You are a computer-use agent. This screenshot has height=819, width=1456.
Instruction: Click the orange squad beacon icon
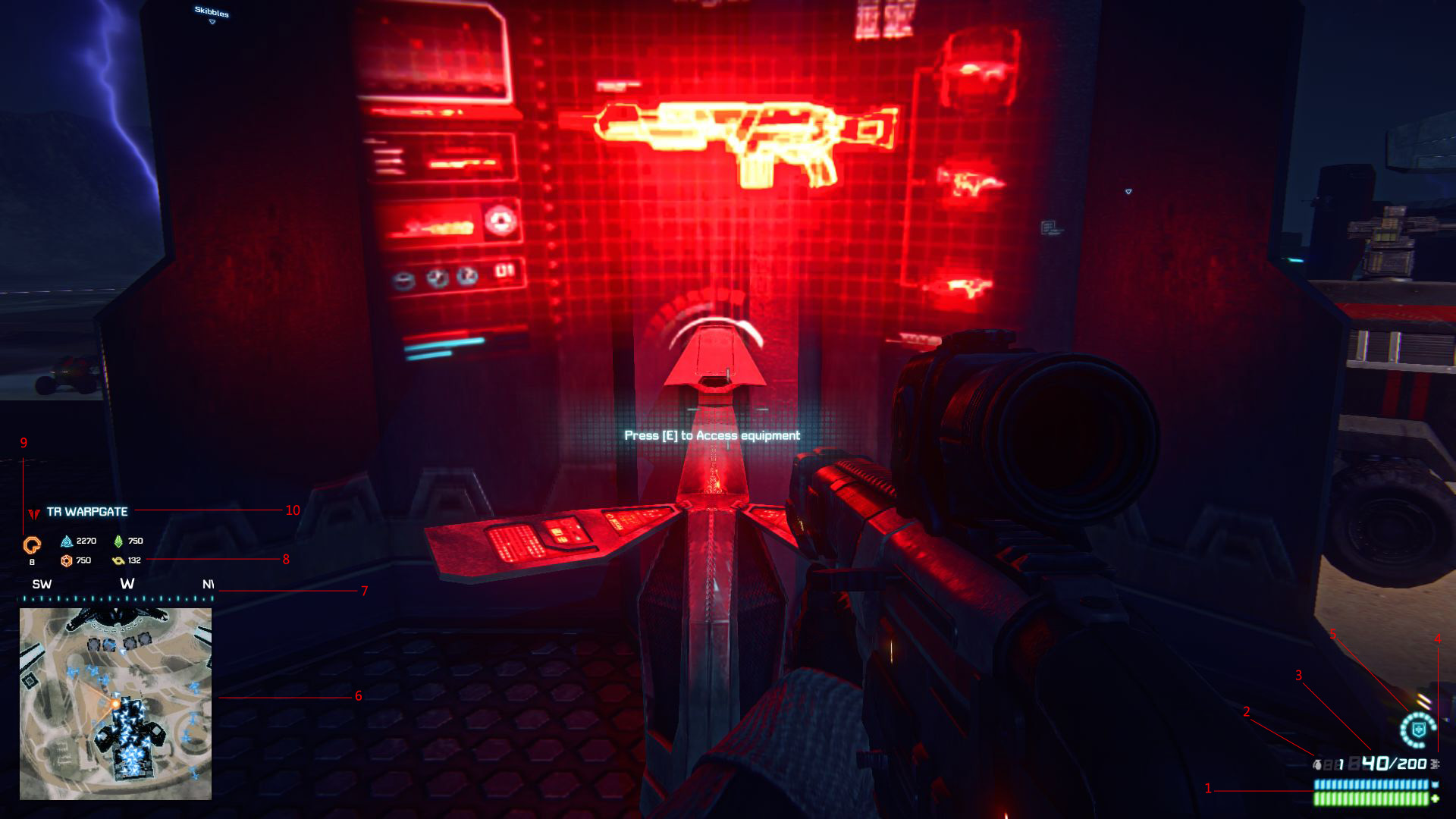click(32, 544)
